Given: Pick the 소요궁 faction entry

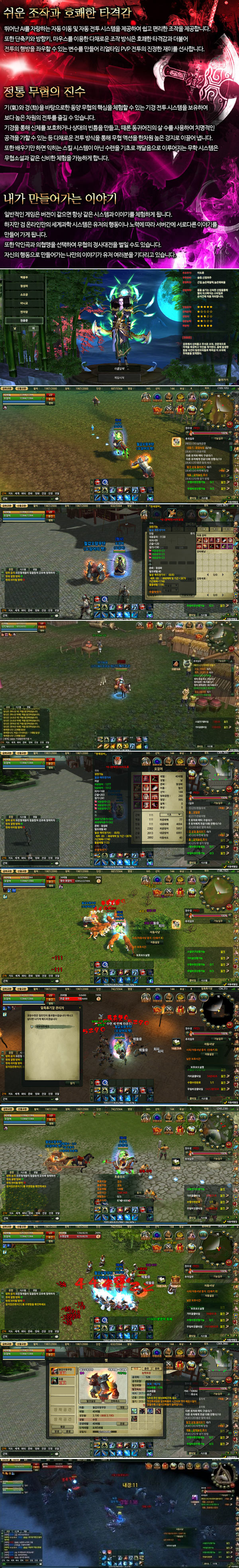Looking at the screenshot, I should point(24,294).
